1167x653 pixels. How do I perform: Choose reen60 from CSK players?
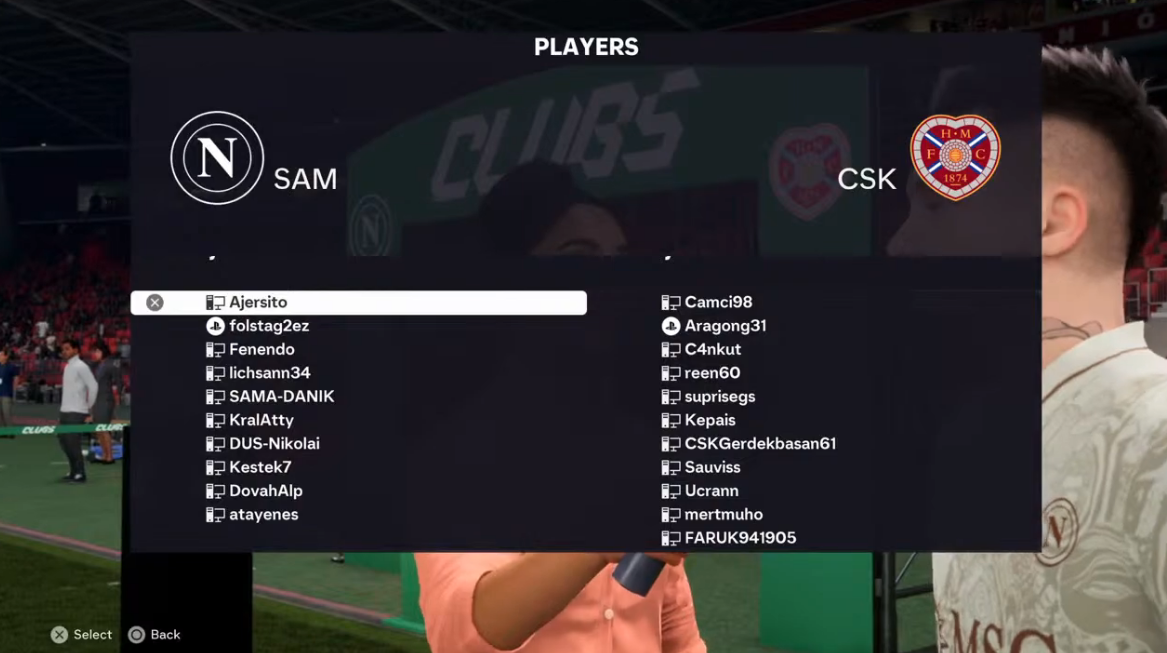click(712, 373)
